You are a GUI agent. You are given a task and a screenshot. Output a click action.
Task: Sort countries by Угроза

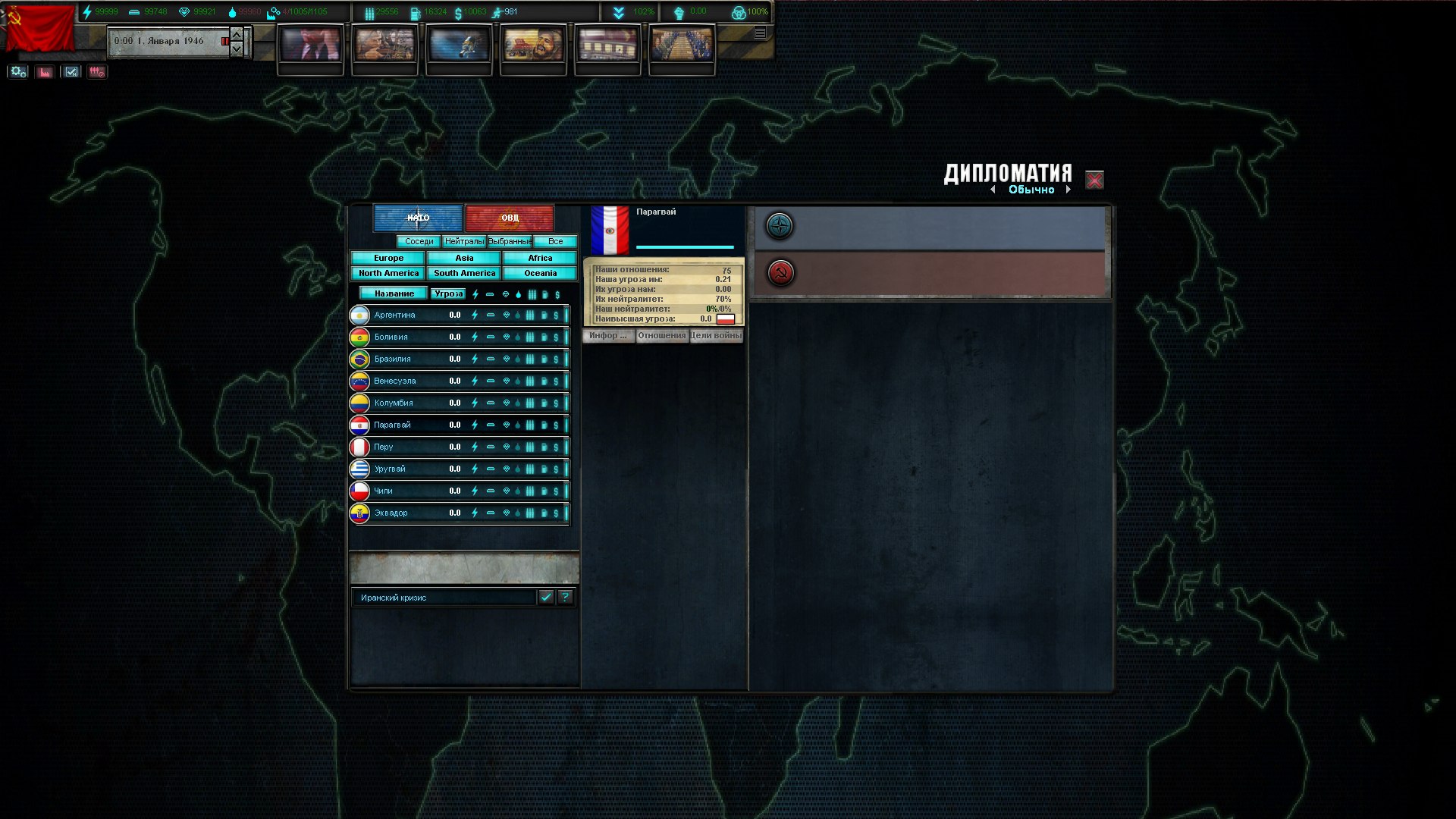tap(448, 293)
